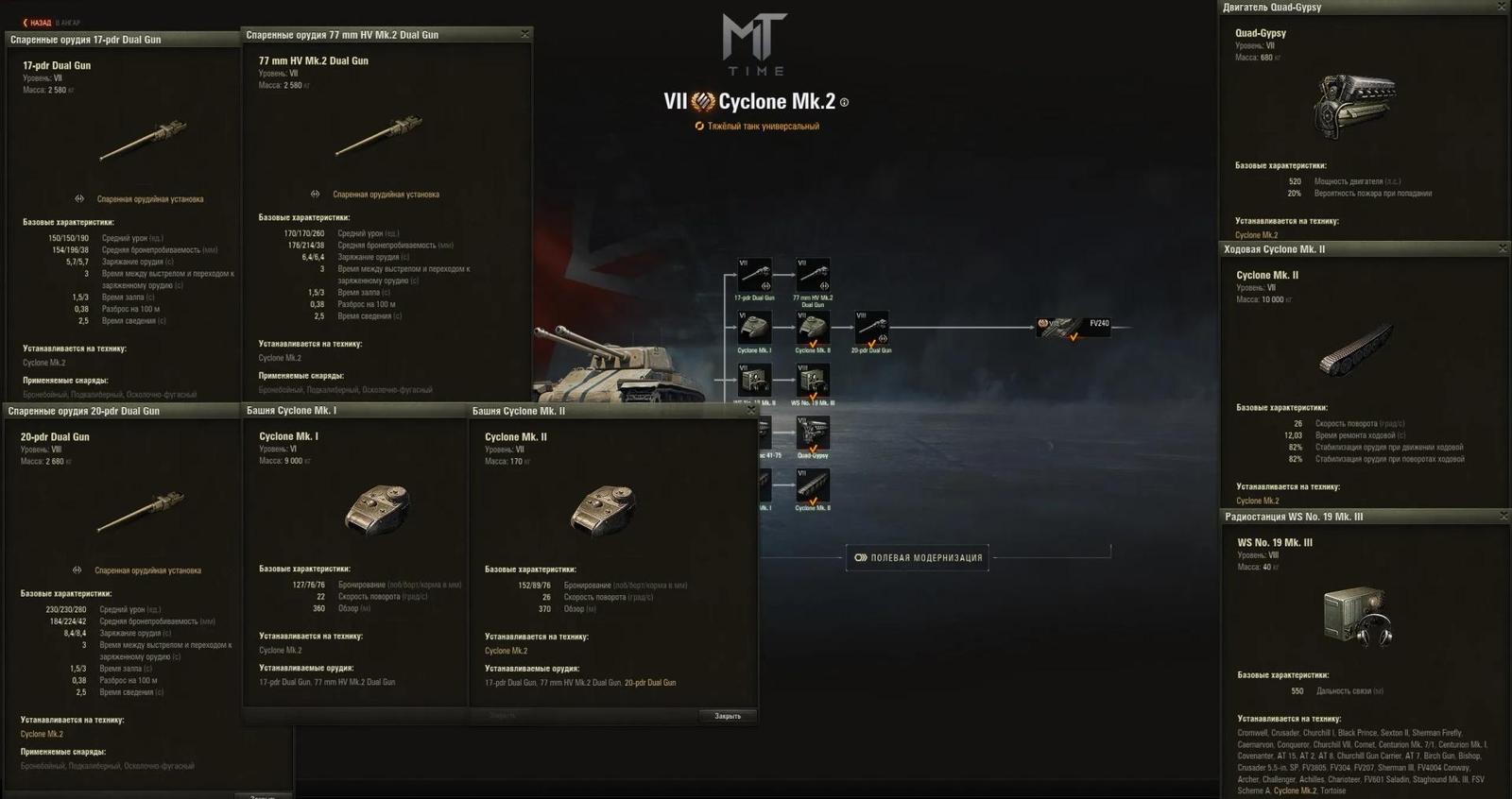Screen dimensions: 1512x799
Task: Click the orange checkmark on Cyclone Mk. II turret
Action: (814, 345)
